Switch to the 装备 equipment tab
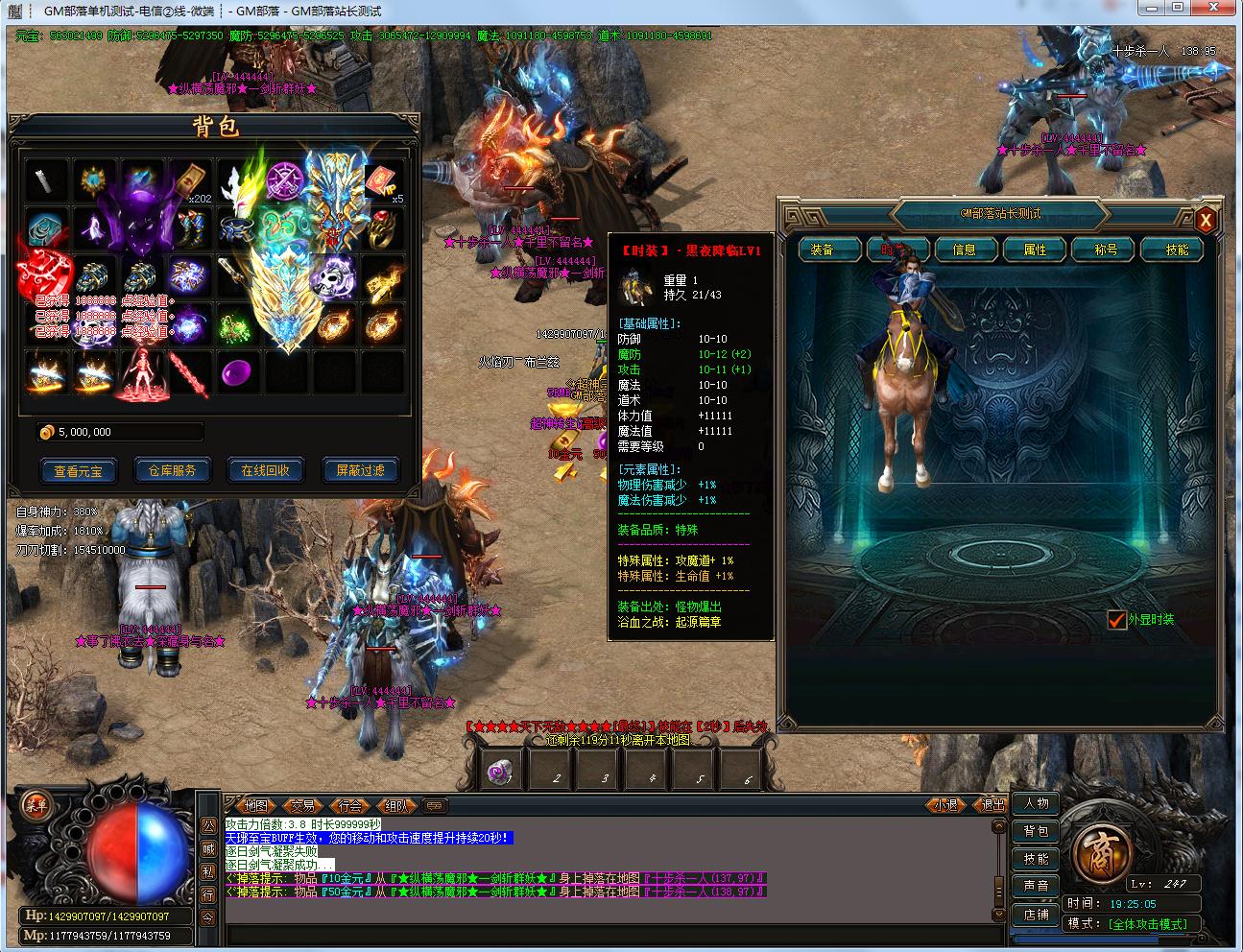 pyautogui.click(x=822, y=250)
